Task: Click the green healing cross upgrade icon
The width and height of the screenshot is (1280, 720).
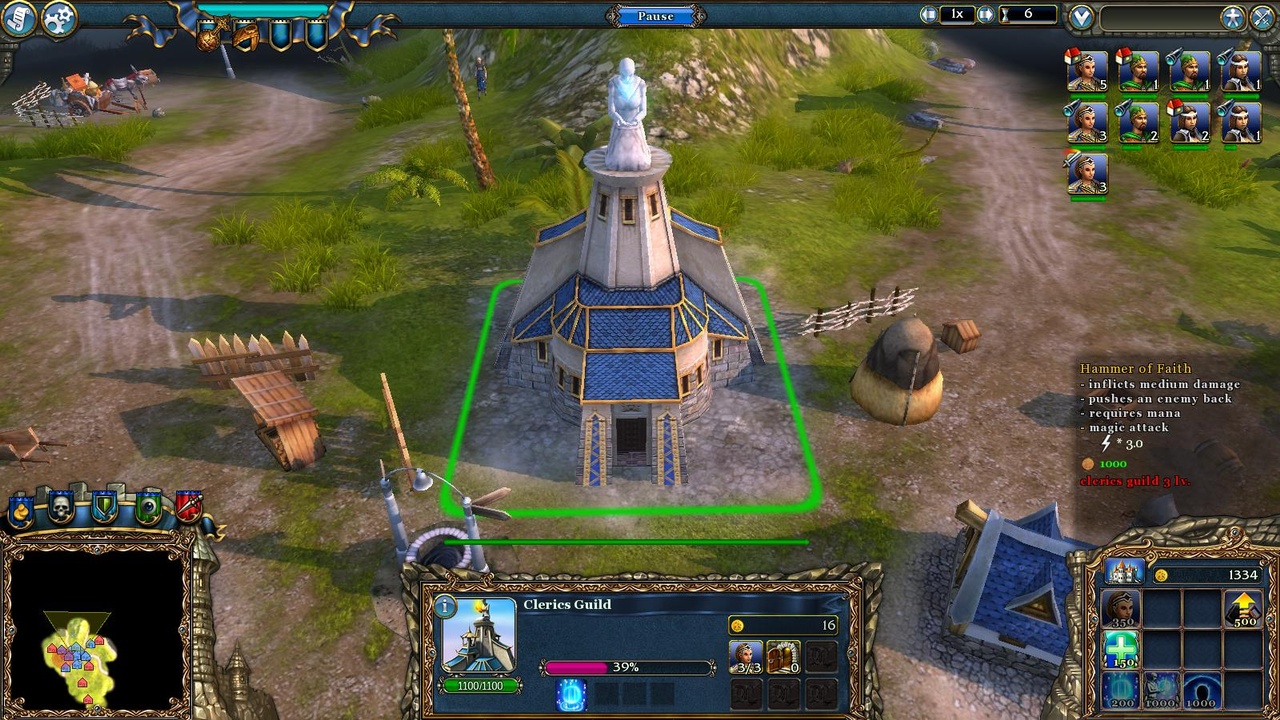Action: [1121, 648]
